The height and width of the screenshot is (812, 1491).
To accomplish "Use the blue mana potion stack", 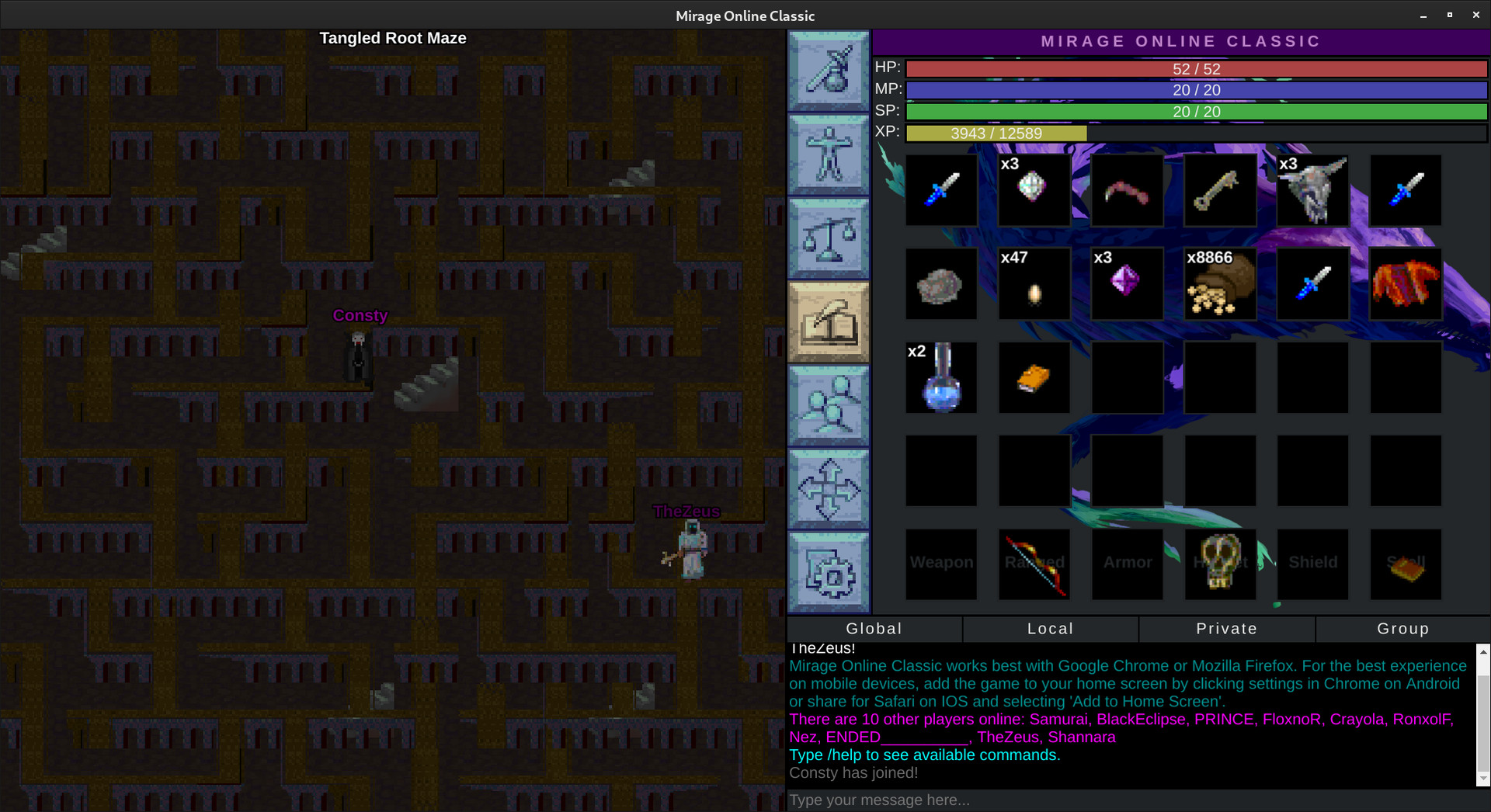I will 941,378.
